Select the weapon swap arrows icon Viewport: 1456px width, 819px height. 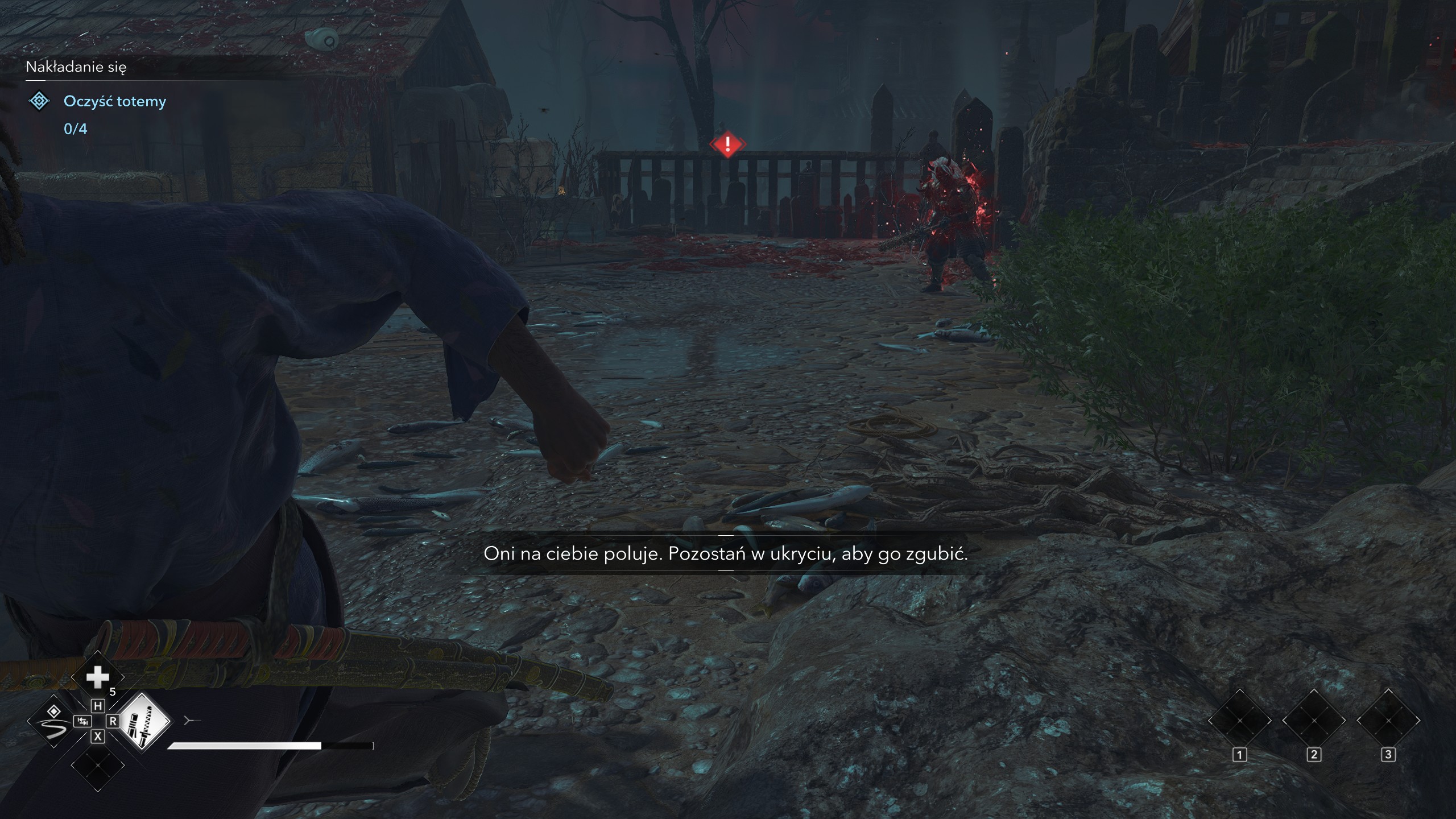(84, 722)
